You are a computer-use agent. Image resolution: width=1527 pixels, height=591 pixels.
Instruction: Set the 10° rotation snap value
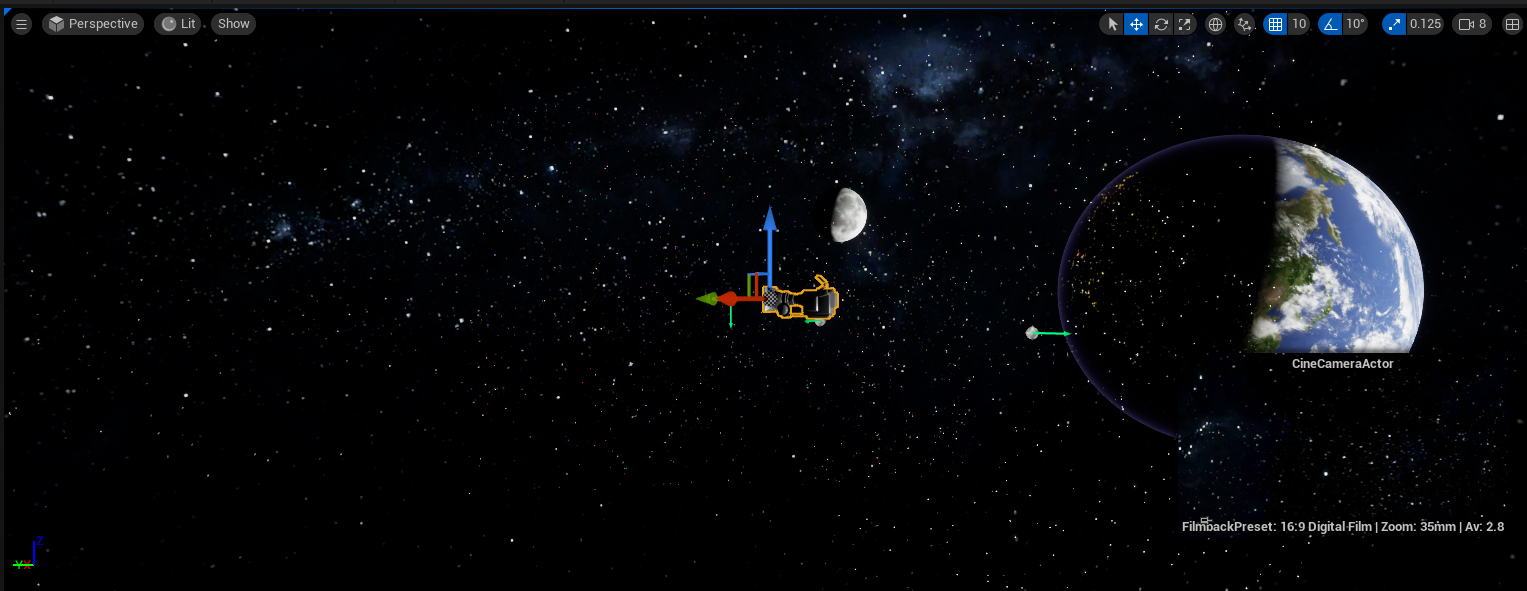click(x=1355, y=24)
